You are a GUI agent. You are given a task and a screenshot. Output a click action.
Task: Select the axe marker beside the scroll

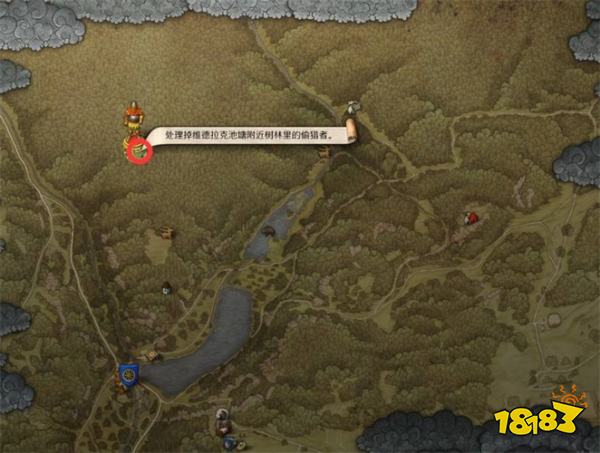tap(351, 108)
